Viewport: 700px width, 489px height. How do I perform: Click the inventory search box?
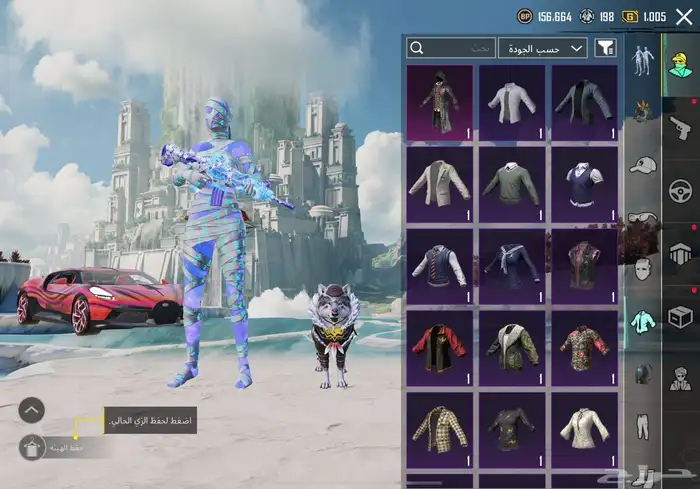(451, 47)
